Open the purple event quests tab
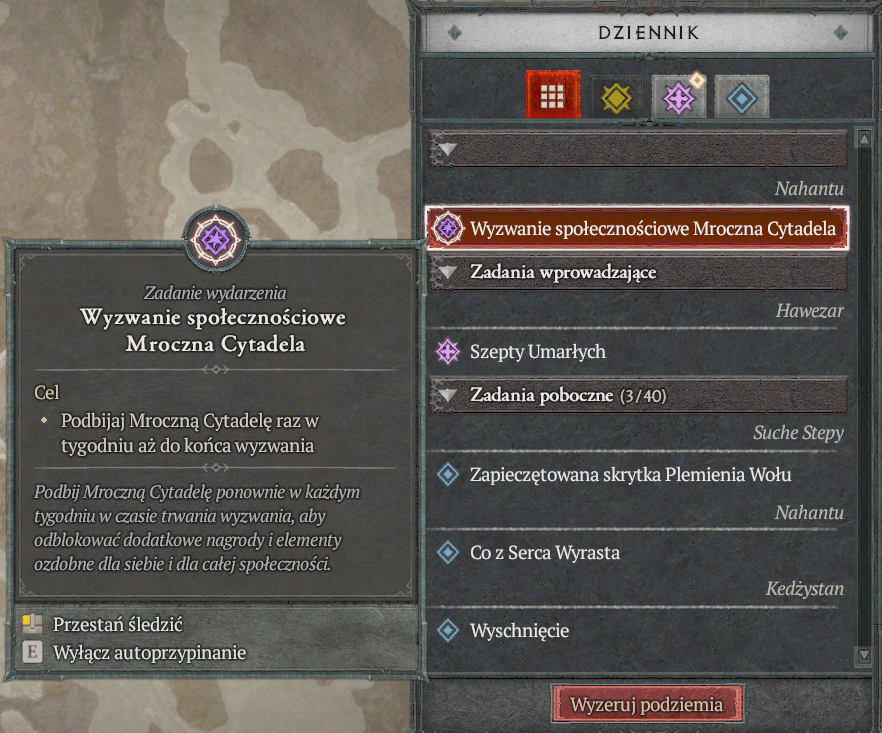Viewport: 882px width, 733px height. pos(678,97)
